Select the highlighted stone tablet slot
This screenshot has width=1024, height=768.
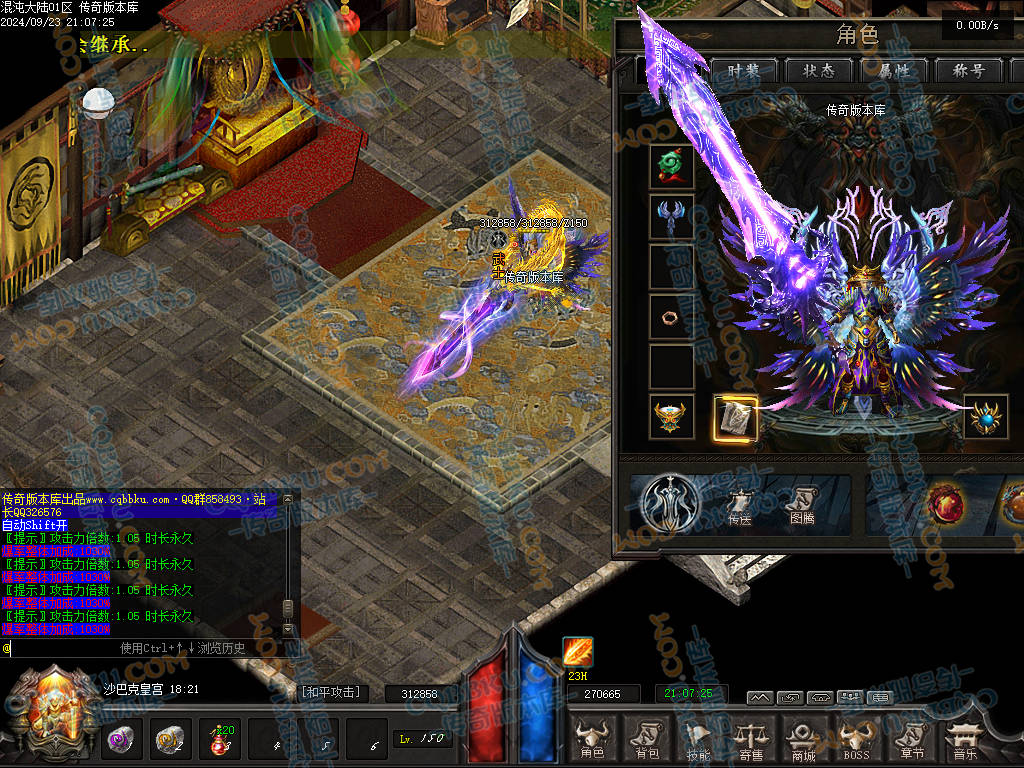(x=735, y=418)
